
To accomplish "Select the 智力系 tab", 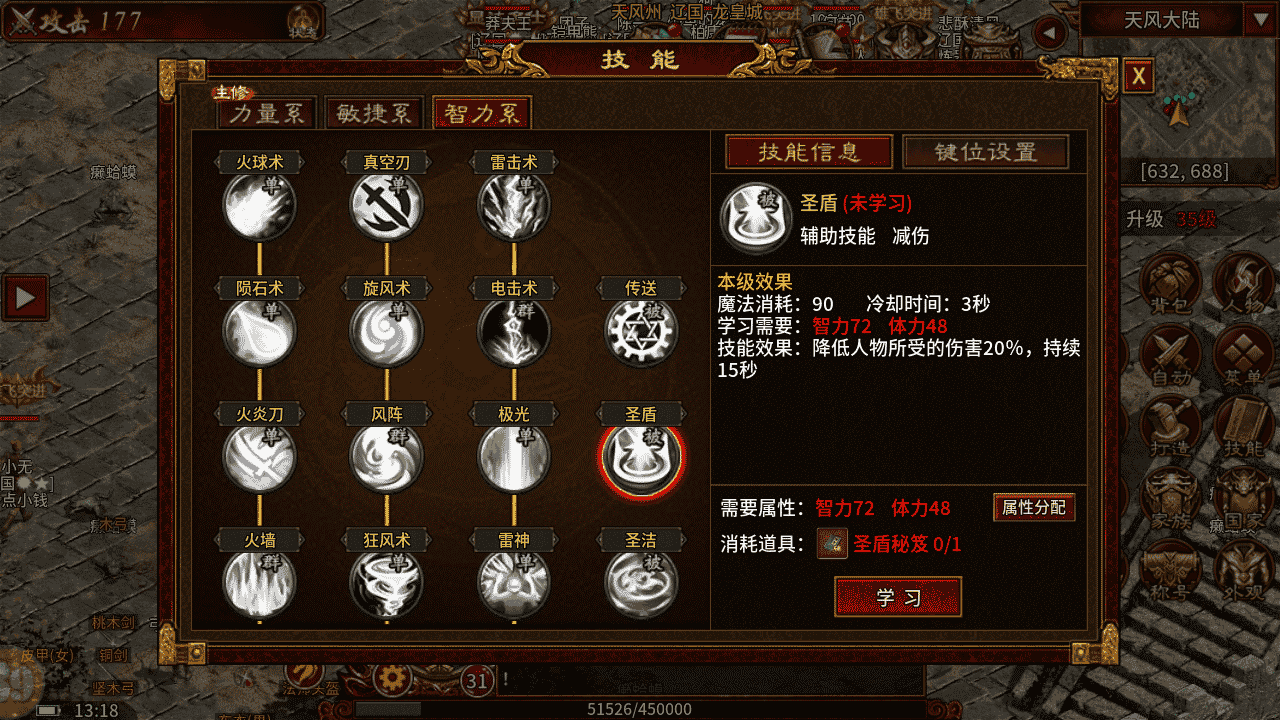I will click(481, 113).
